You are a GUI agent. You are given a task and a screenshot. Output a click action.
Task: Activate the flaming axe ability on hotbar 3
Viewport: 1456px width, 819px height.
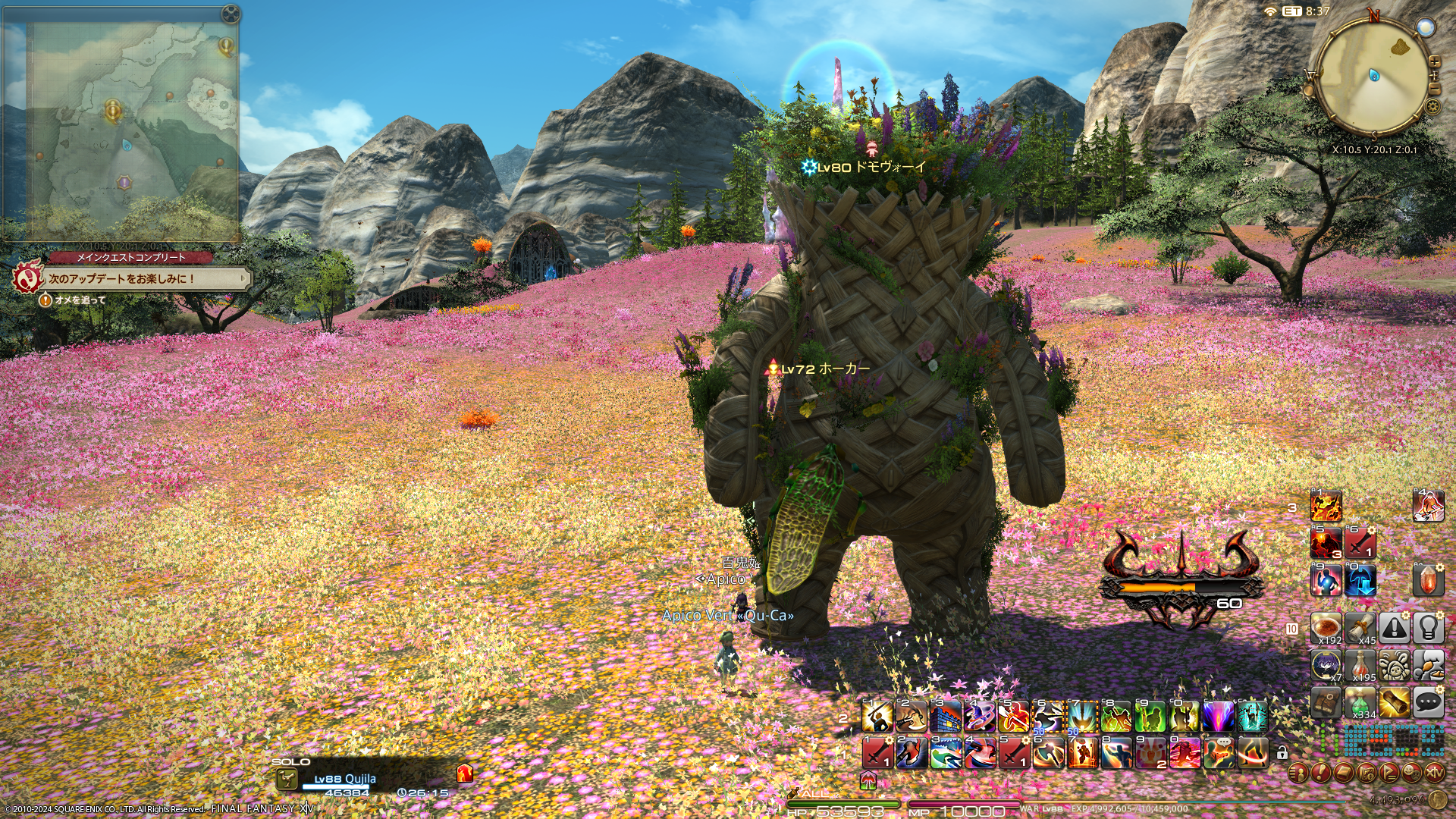tap(1326, 506)
